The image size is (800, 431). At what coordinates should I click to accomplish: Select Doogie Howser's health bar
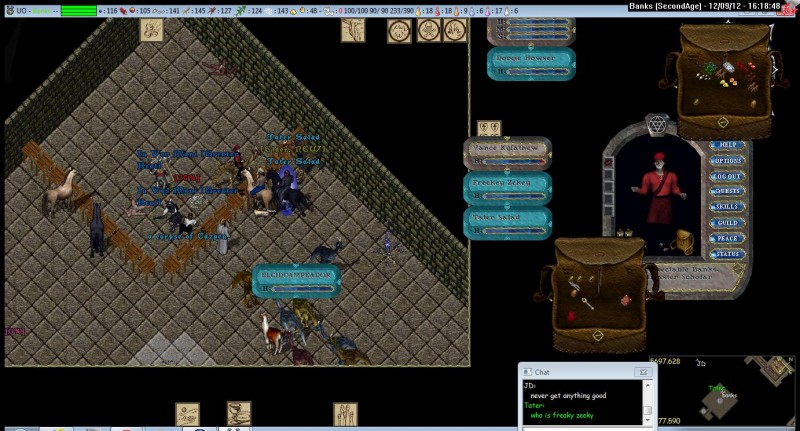click(x=531, y=64)
